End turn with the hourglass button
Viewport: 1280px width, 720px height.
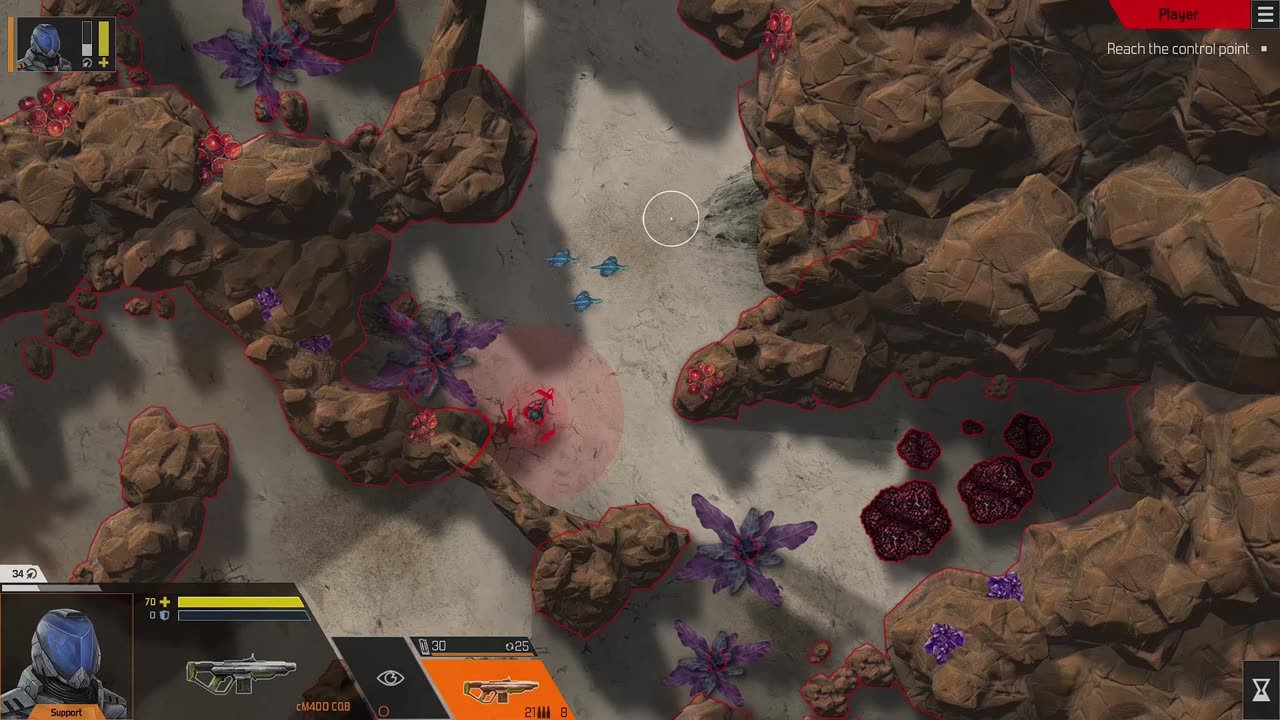[x=1261, y=689]
